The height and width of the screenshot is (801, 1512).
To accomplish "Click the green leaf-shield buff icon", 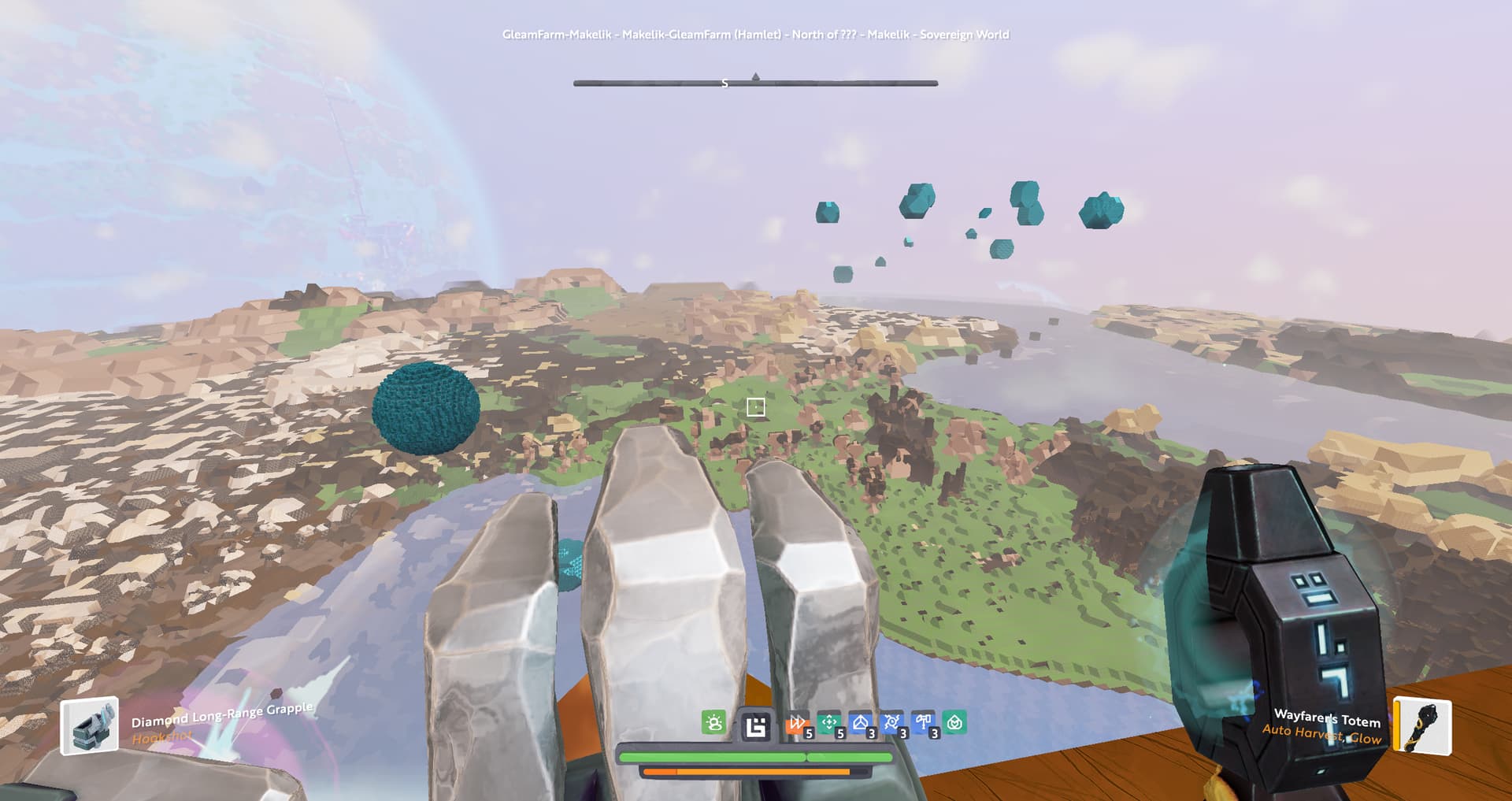I will (x=954, y=722).
